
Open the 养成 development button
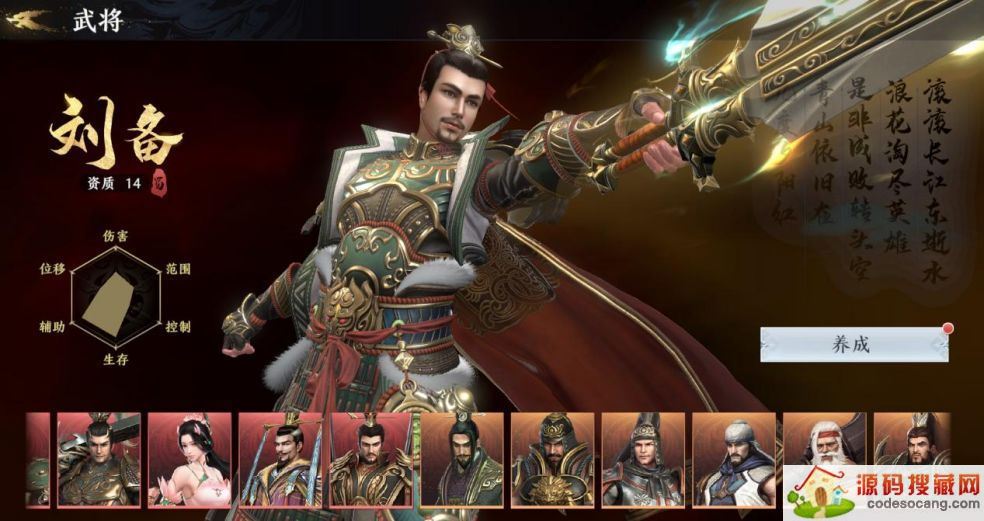pyautogui.click(x=852, y=344)
